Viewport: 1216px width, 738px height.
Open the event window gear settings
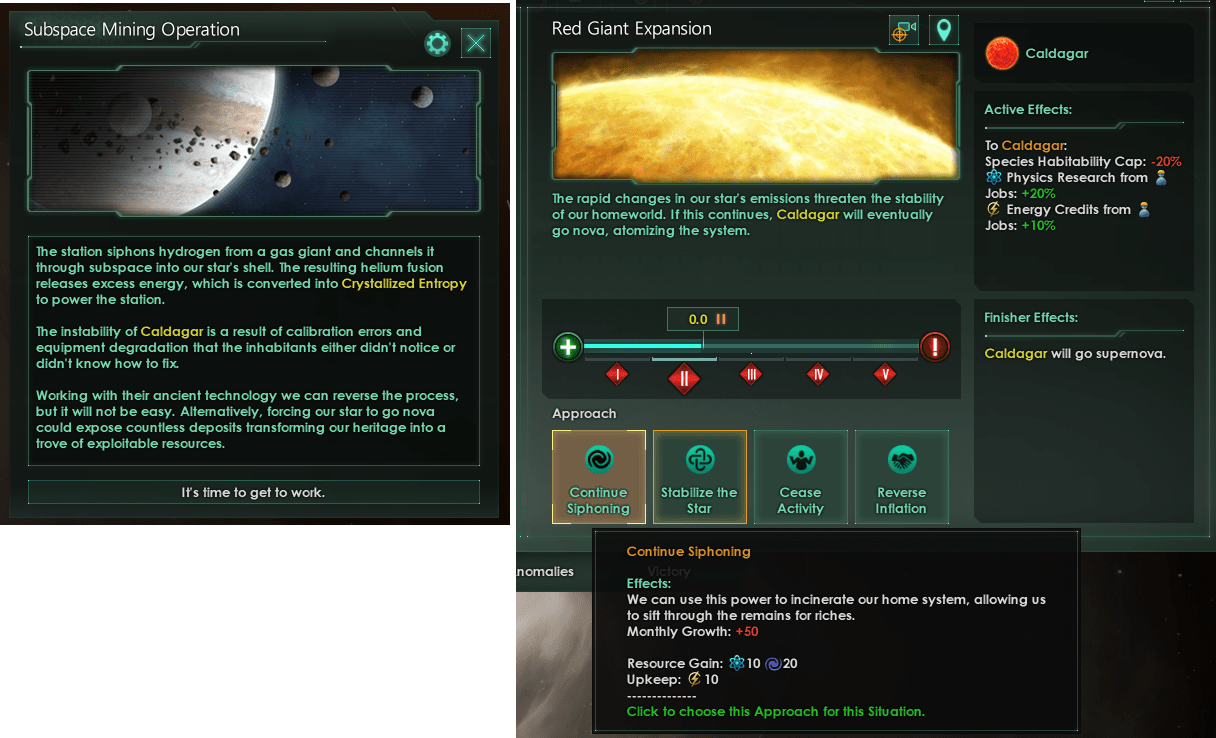(437, 43)
